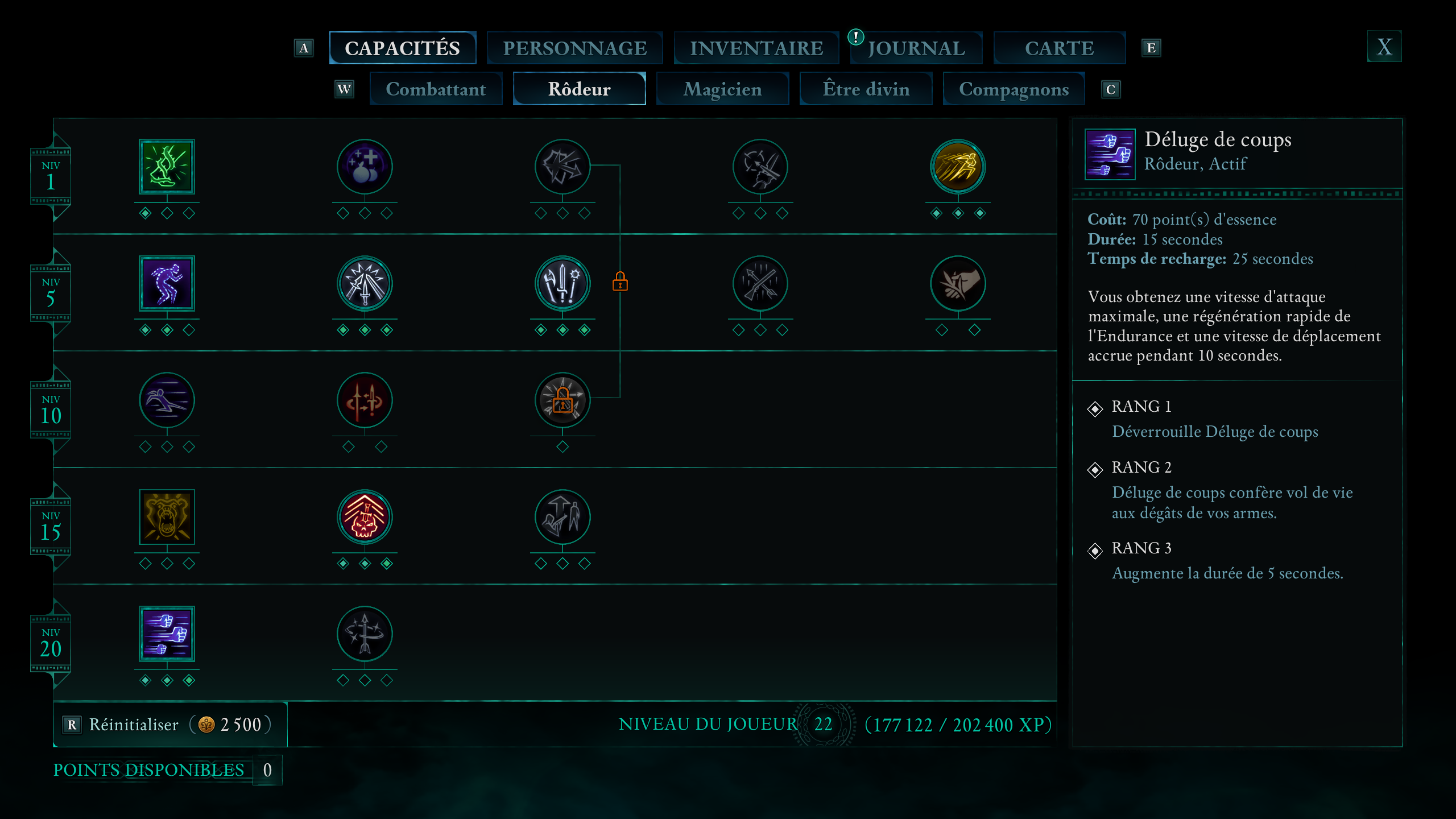The image size is (1456, 819).
Task: Switch to the Combattant skill tree
Action: (x=436, y=89)
